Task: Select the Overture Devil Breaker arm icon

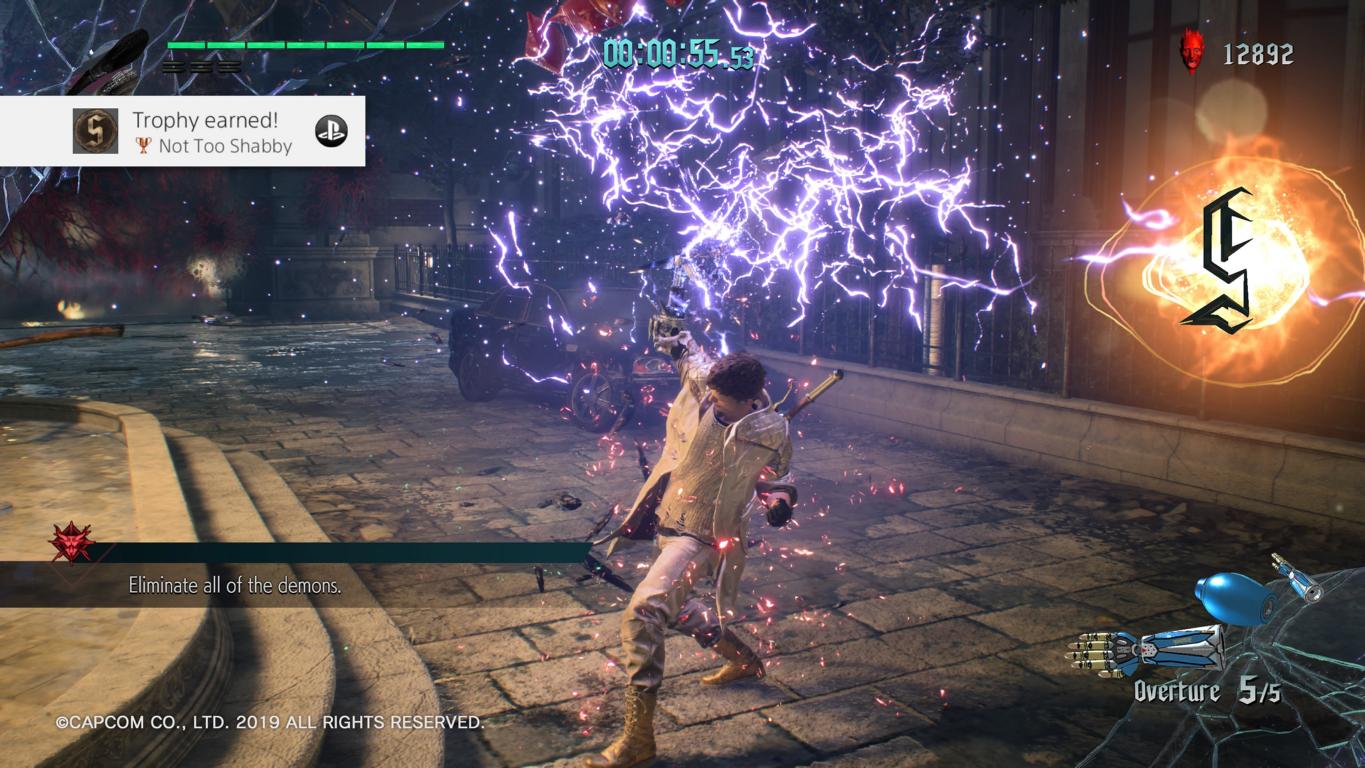Action: pos(1146,648)
